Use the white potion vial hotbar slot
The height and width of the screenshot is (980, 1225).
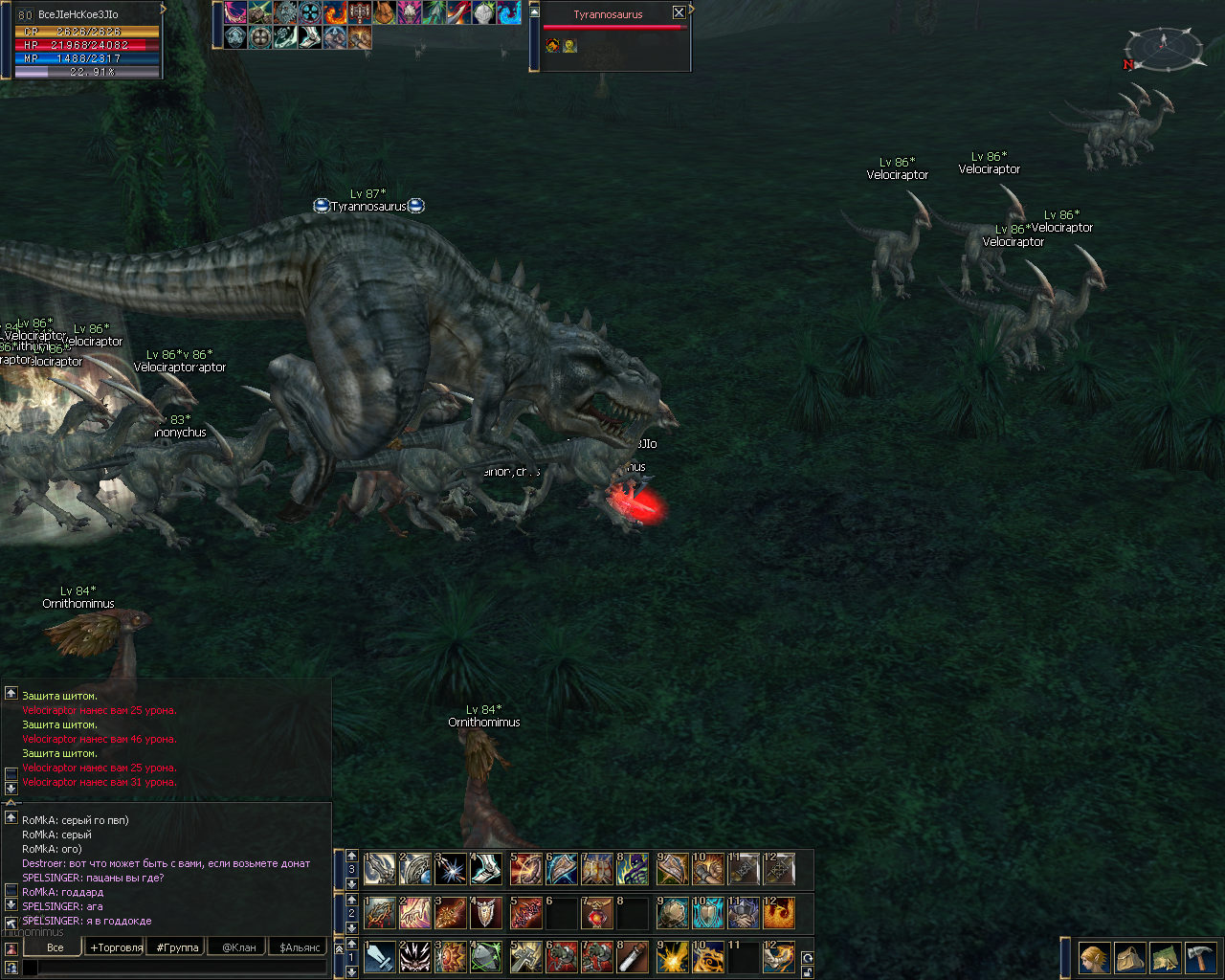633,957
